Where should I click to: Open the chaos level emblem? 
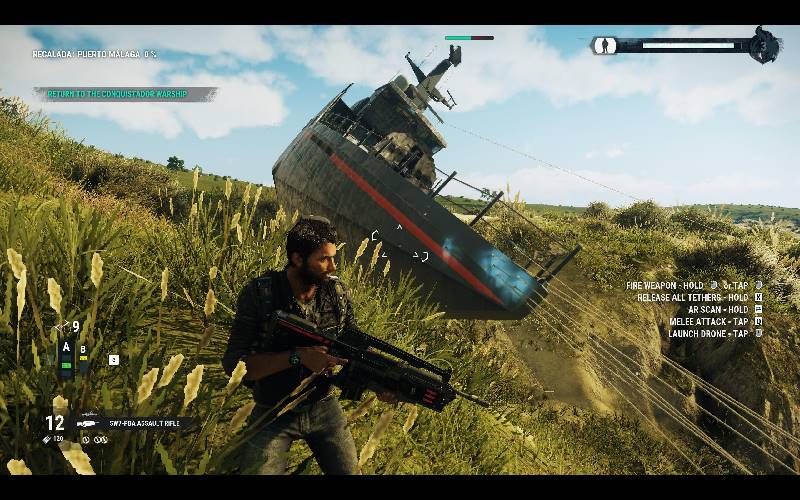click(765, 45)
